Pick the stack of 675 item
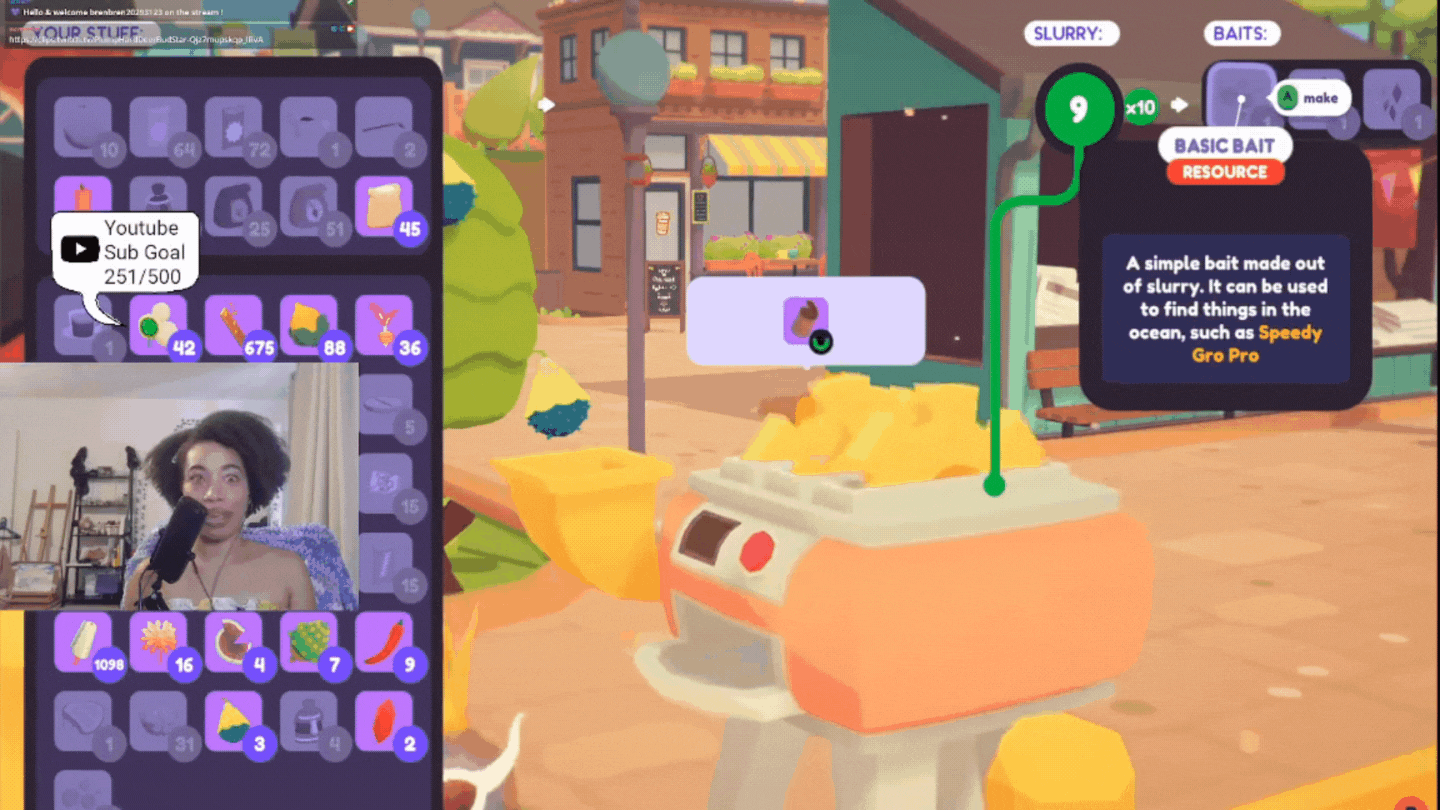1440x810 pixels. (x=234, y=325)
